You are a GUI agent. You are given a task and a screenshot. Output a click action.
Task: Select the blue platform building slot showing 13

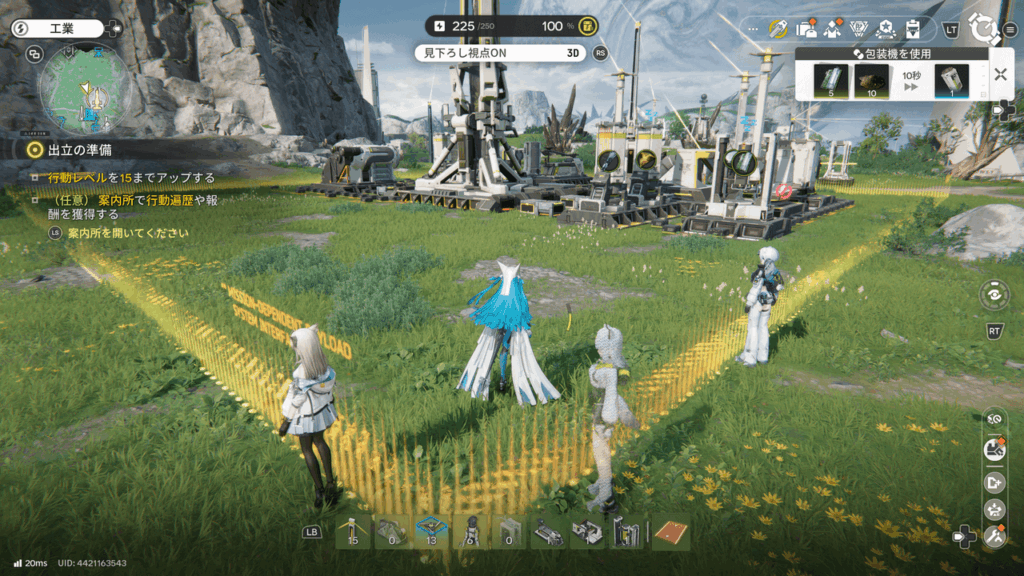pyautogui.click(x=430, y=532)
